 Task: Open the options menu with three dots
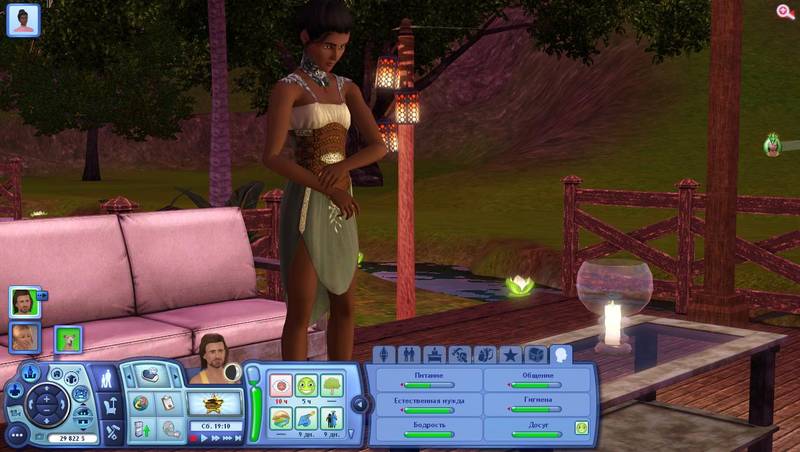pos(16,436)
